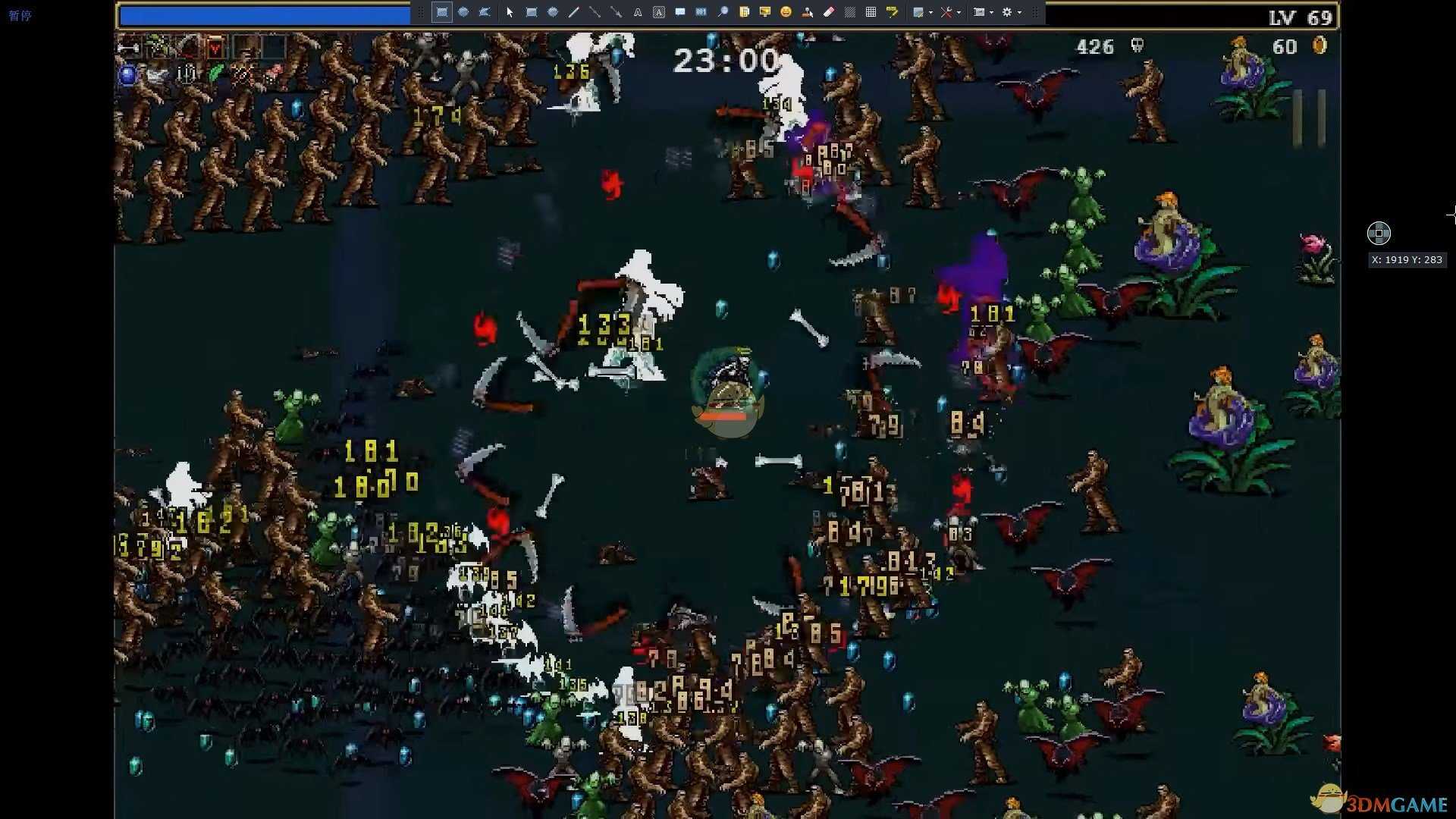Activate the grid tool in the capture toolbar
Screen dimensions: 1456x819
871,12
